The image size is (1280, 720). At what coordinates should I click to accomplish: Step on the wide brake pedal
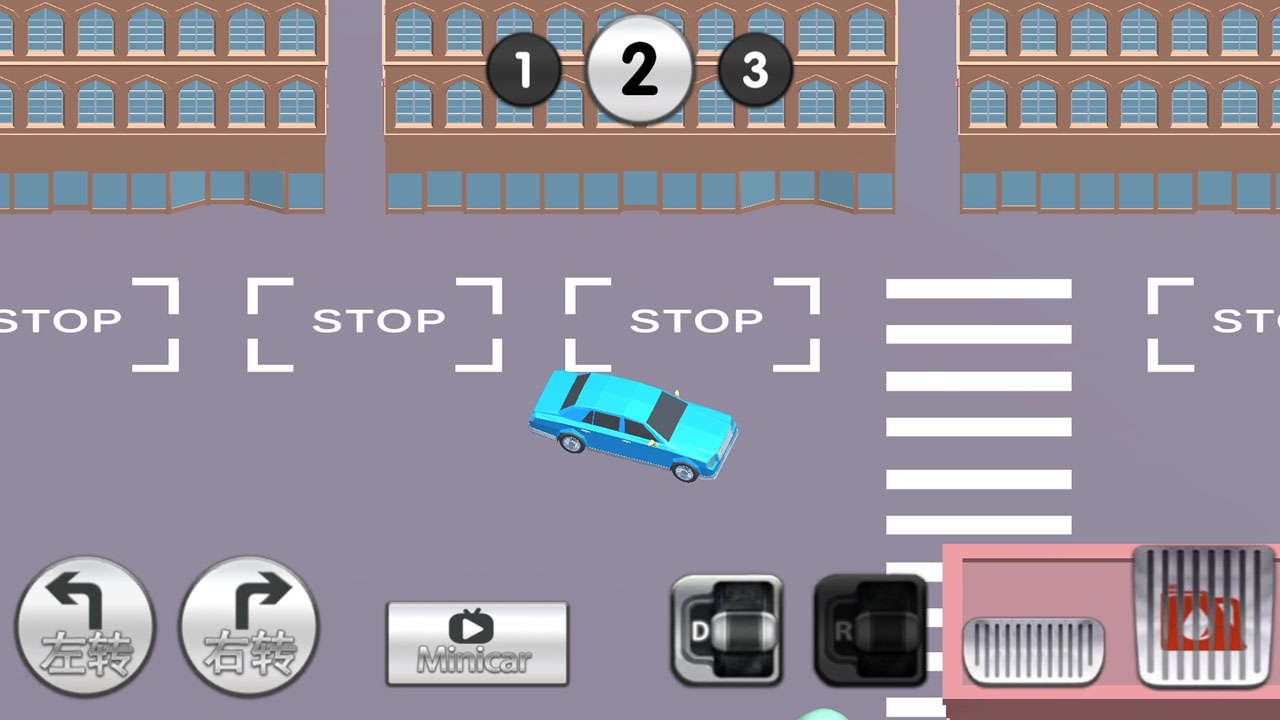(x=1034, y=651)
